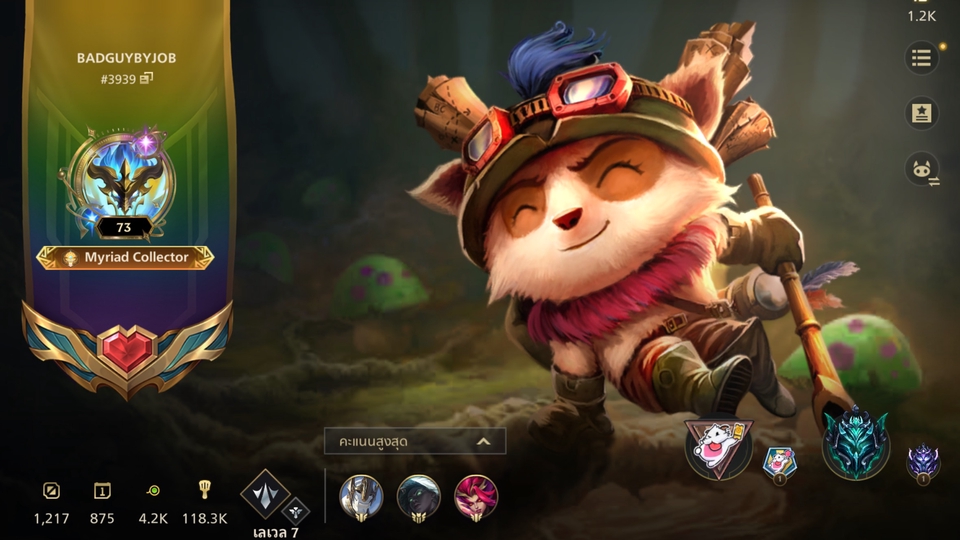Select the dark hooded champion mastery portrait
This screenshot has height=540, width=960.
(x=418, y=497)
